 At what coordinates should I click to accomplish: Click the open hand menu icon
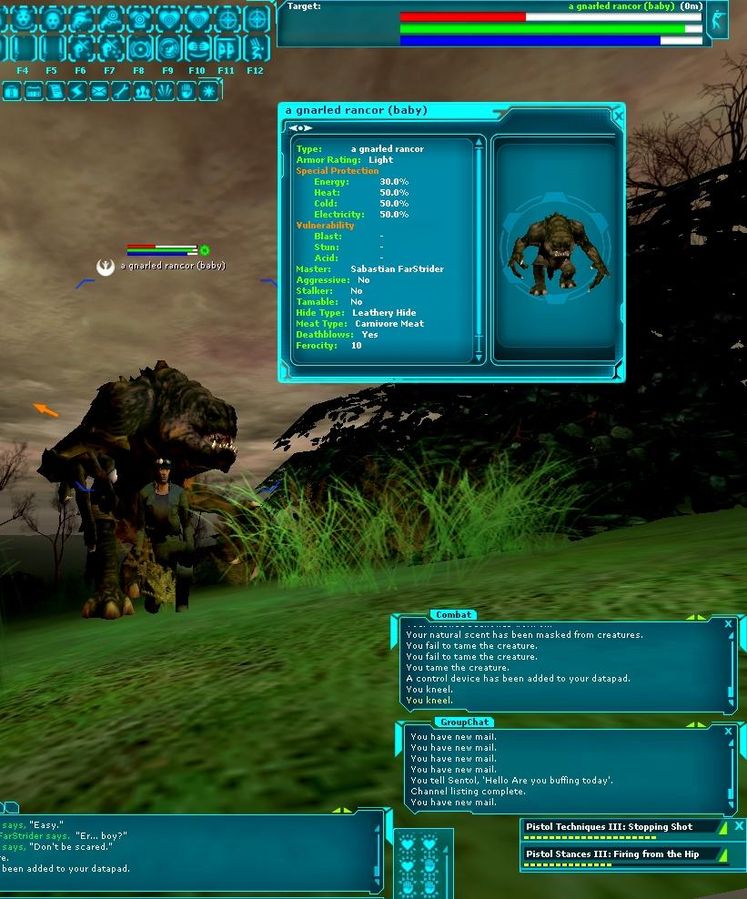coord(187,91)
